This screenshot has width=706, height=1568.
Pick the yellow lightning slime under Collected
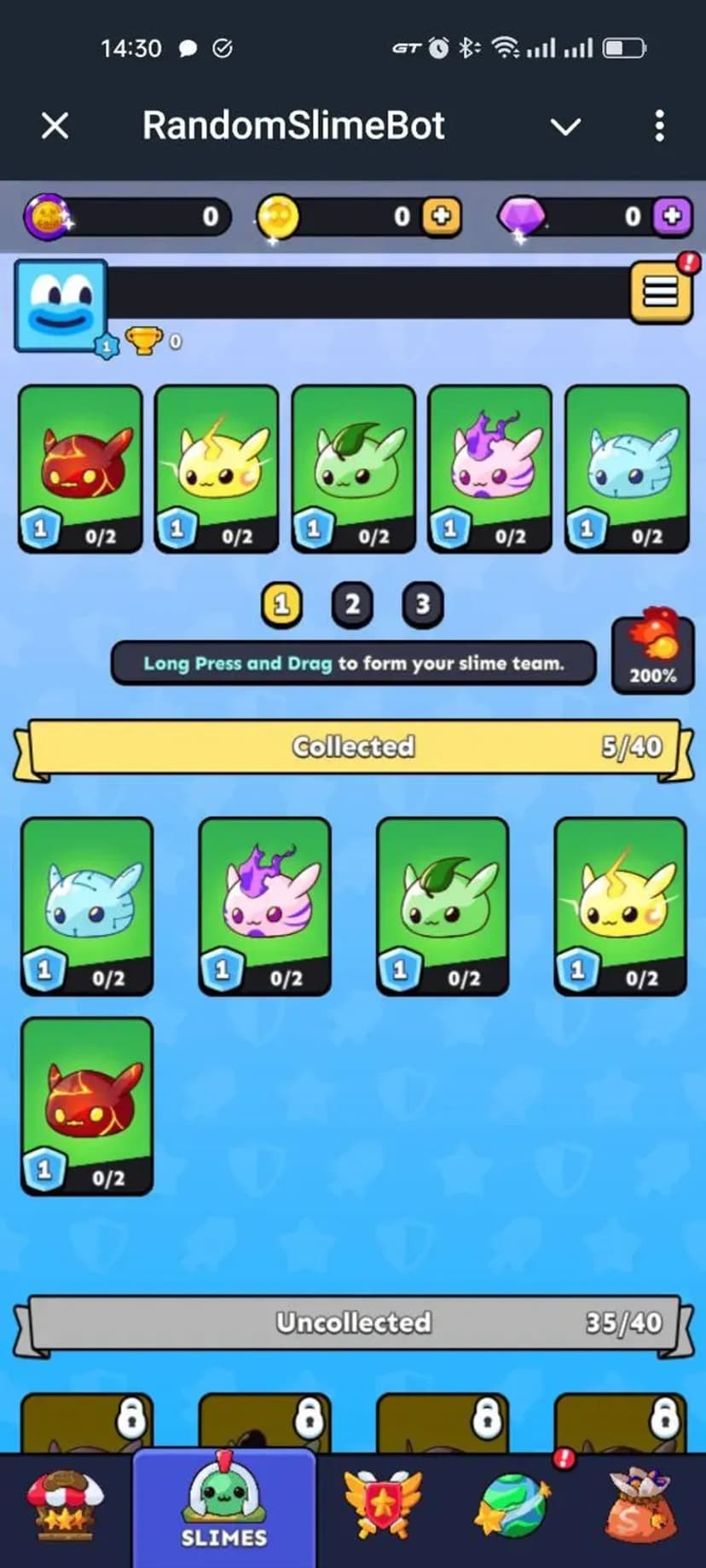coord(620,906)
